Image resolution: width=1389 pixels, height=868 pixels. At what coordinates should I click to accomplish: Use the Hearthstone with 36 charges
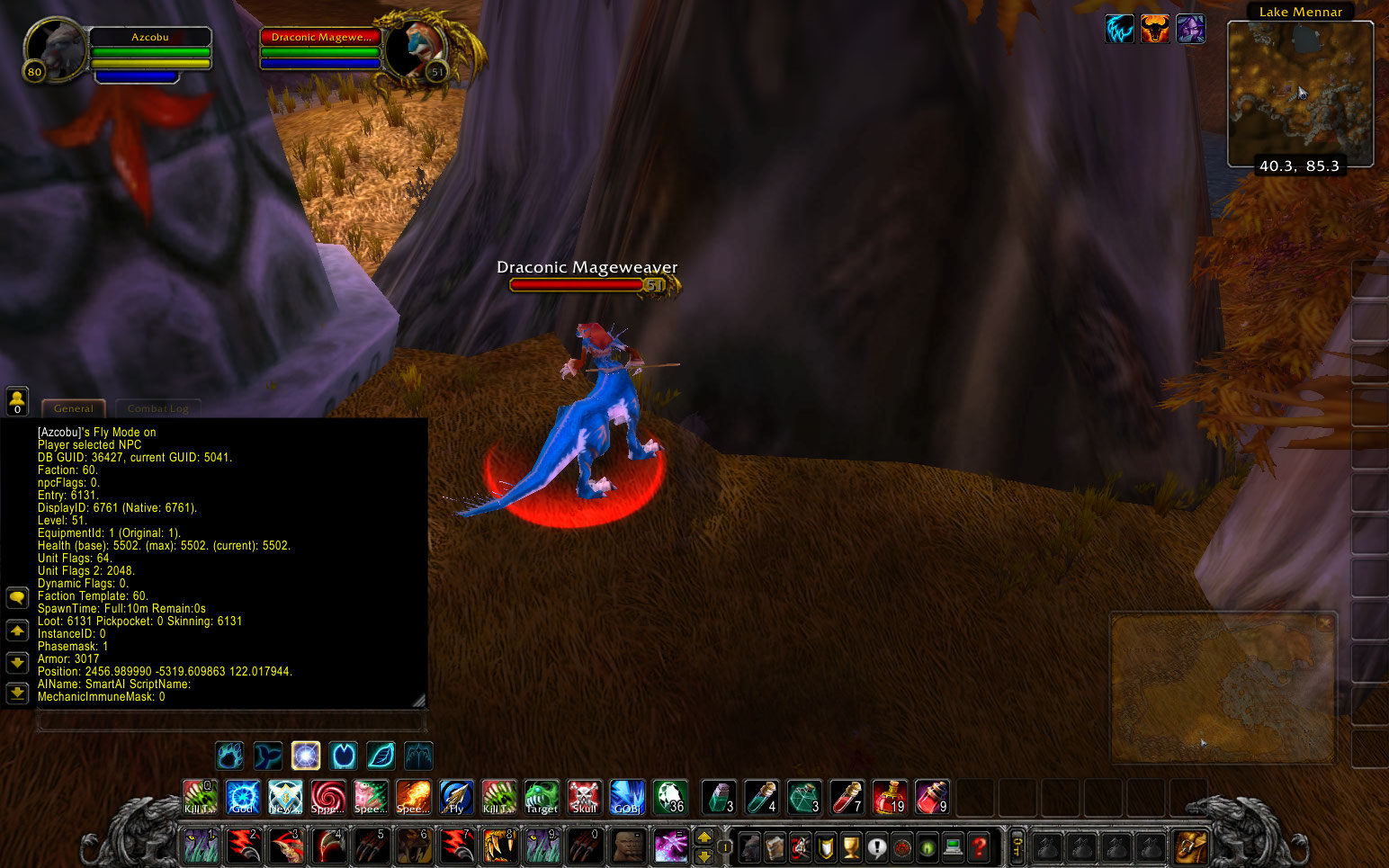pyautogui.click(x=670, y=797)
